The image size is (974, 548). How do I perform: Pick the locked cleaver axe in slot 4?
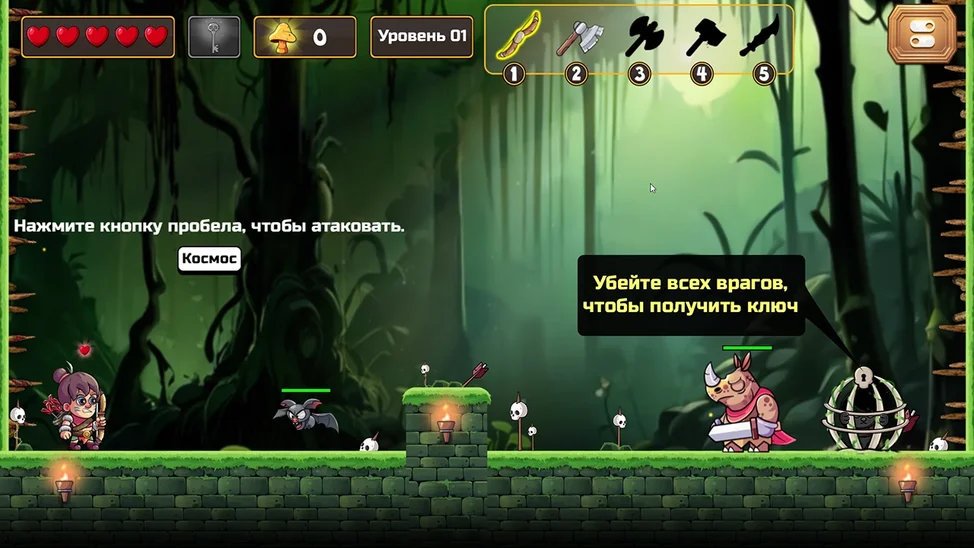[702, 37]
